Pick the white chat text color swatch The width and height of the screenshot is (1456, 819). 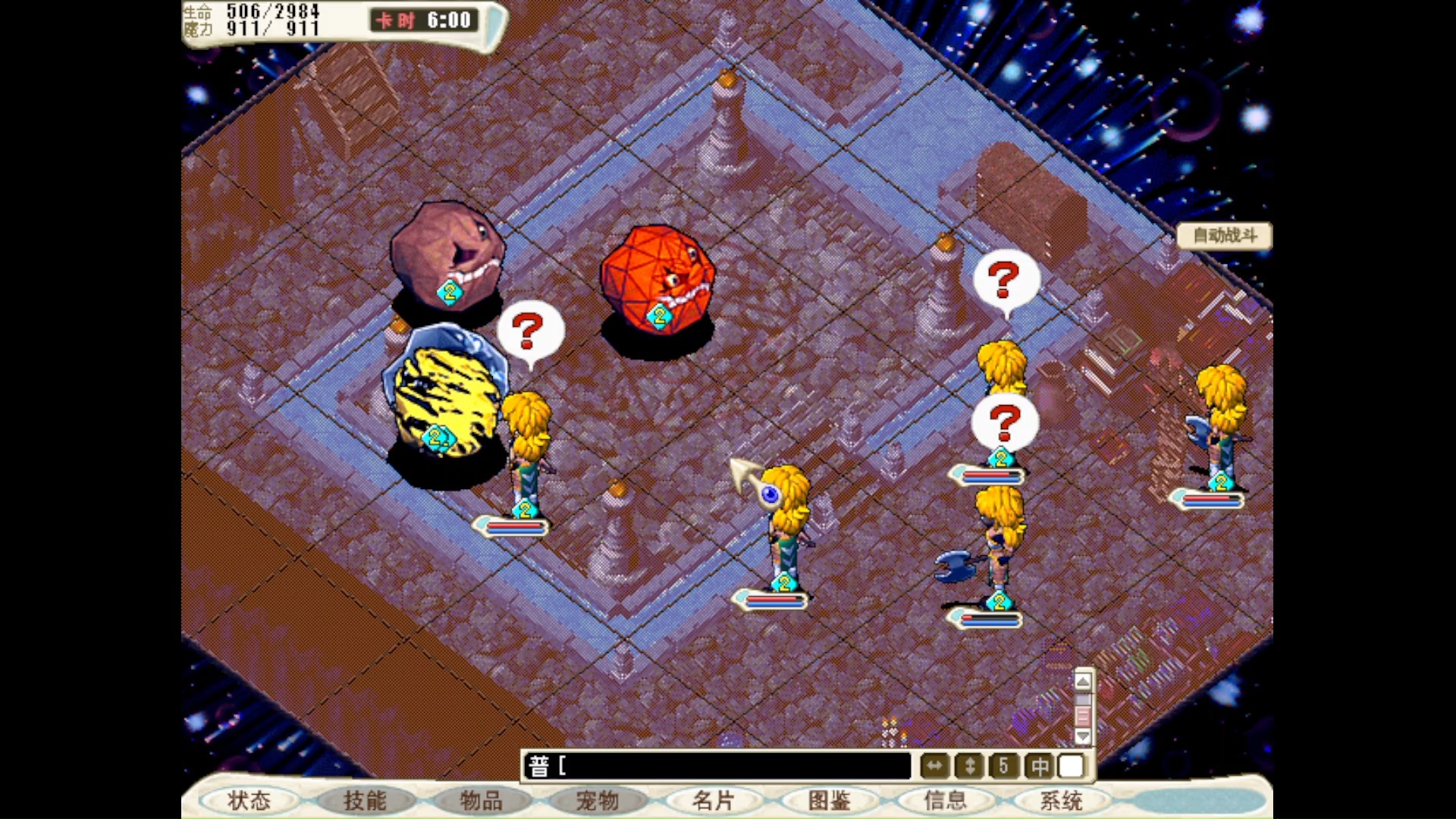tap(1071, 766)
